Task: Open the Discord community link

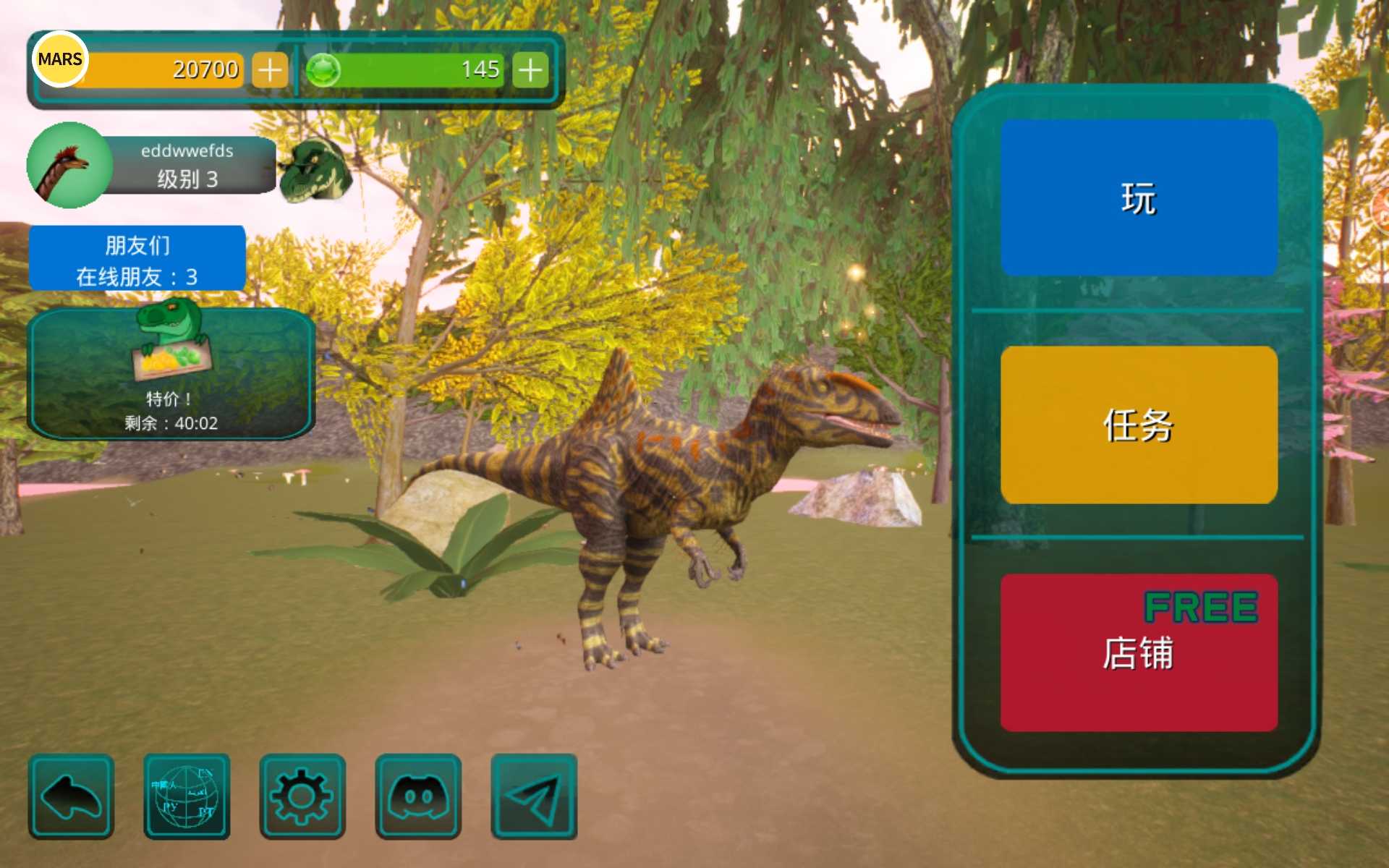Action: (x=418, y=796)
